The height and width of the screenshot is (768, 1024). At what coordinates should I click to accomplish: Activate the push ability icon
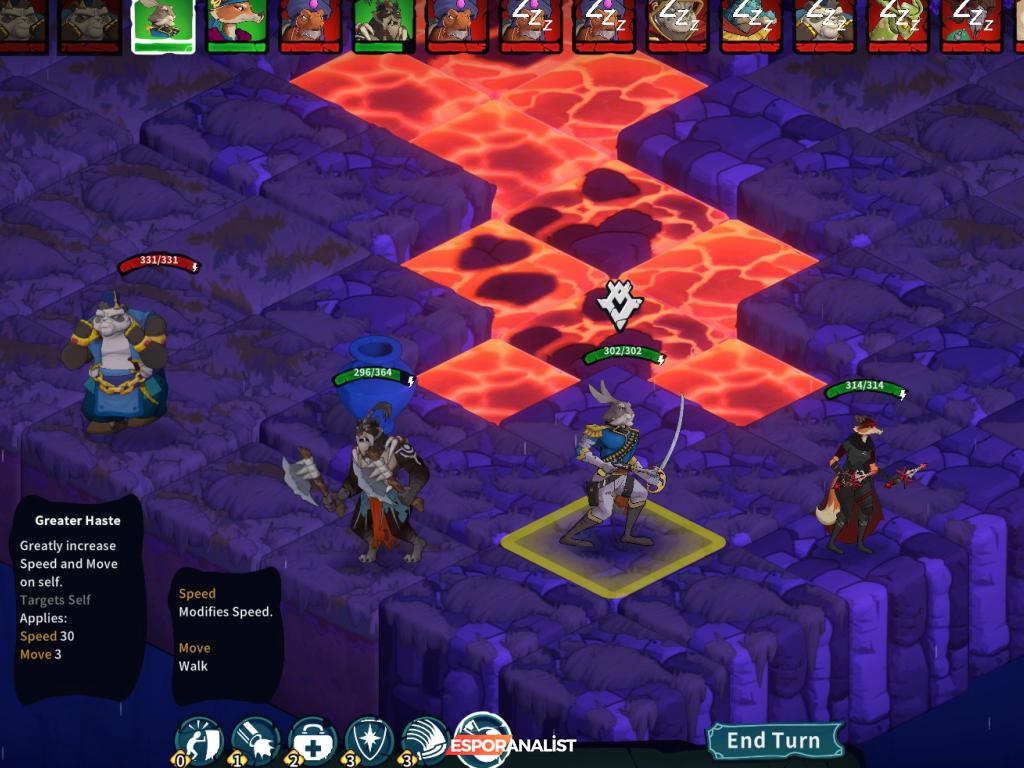pyautogui.click(x=197, y=740)
